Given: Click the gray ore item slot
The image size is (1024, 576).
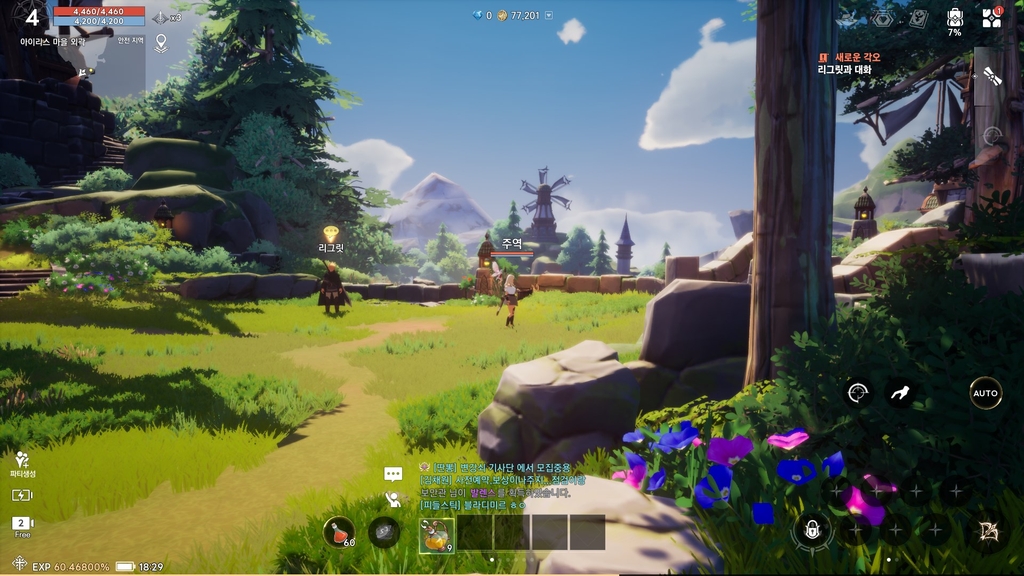Looking at the screenshot, I should pos(384,532).
